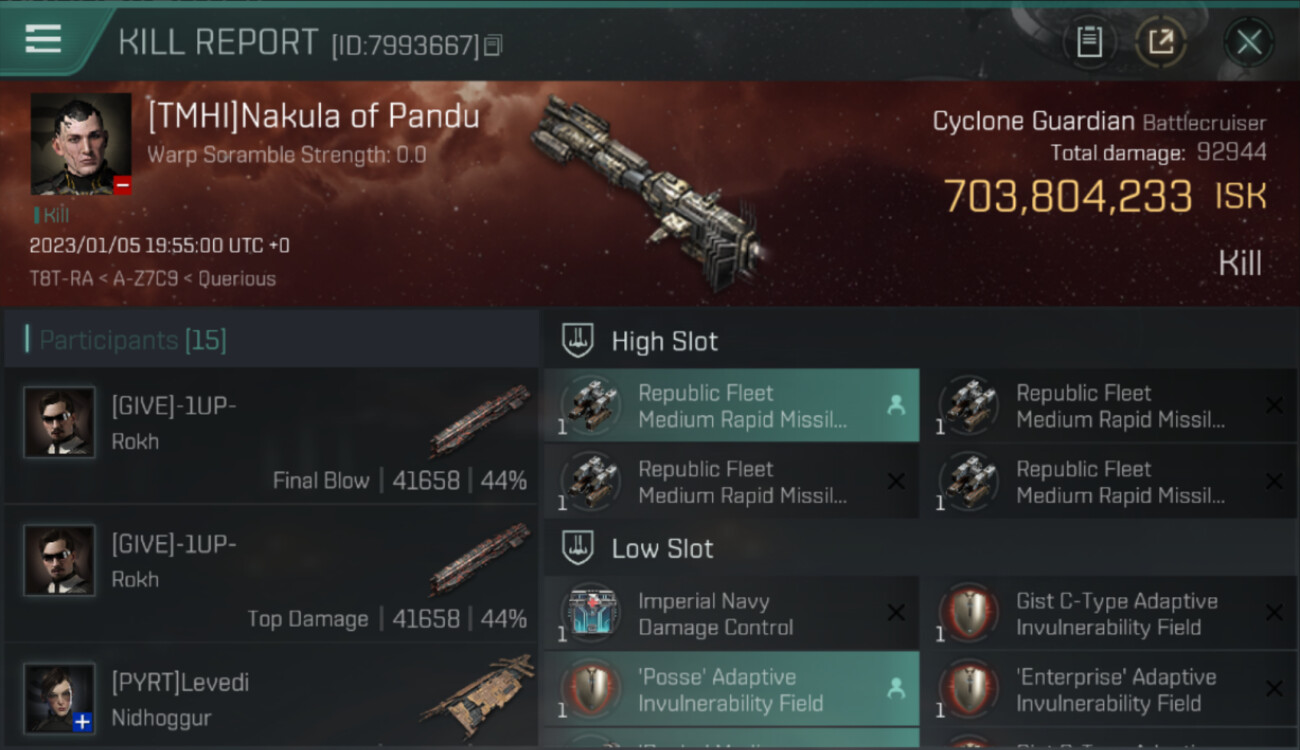Share the kill report externally
1300x750 pixels.
point(1160,42)
